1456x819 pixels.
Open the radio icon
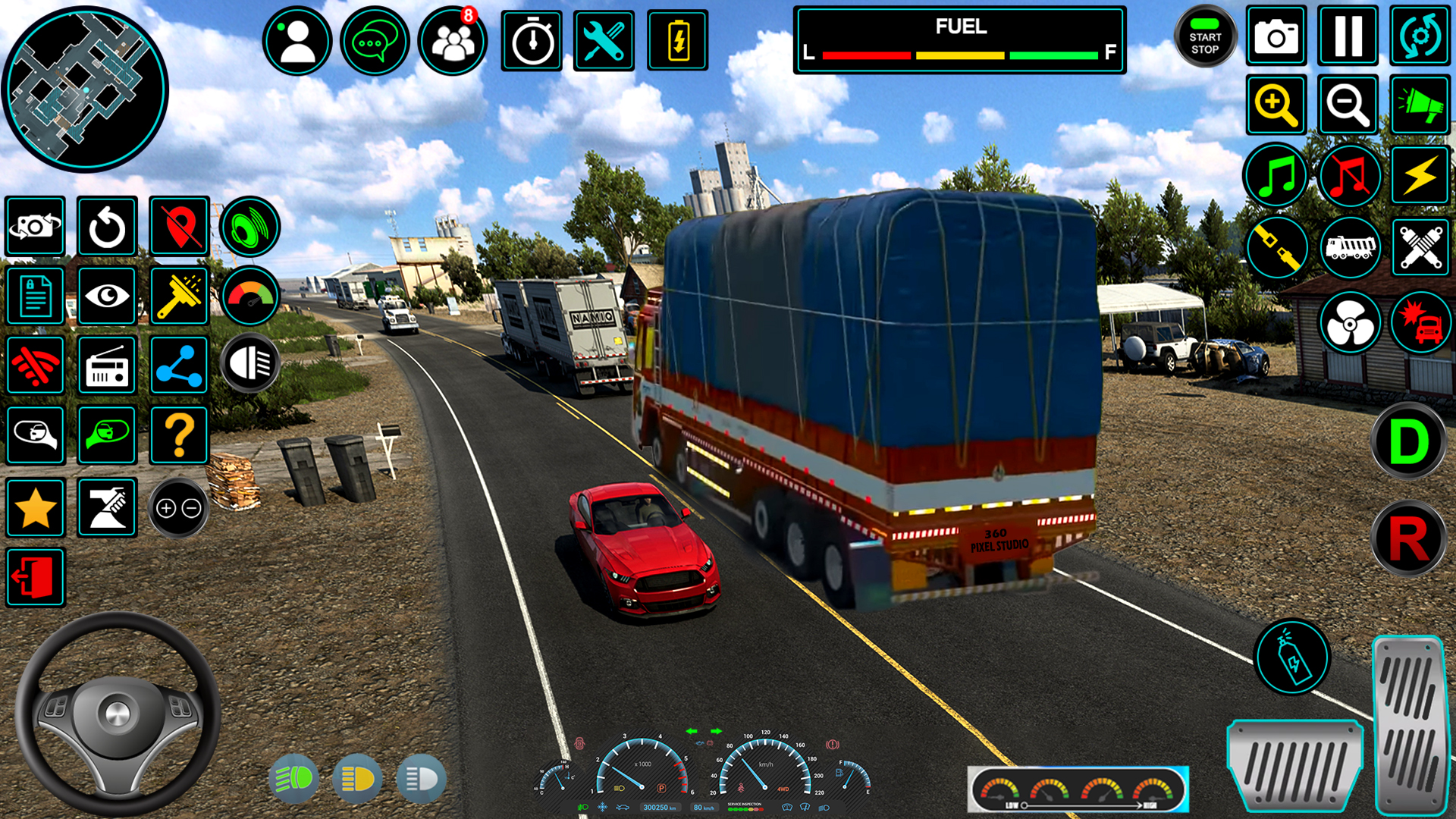pos(106,365)
